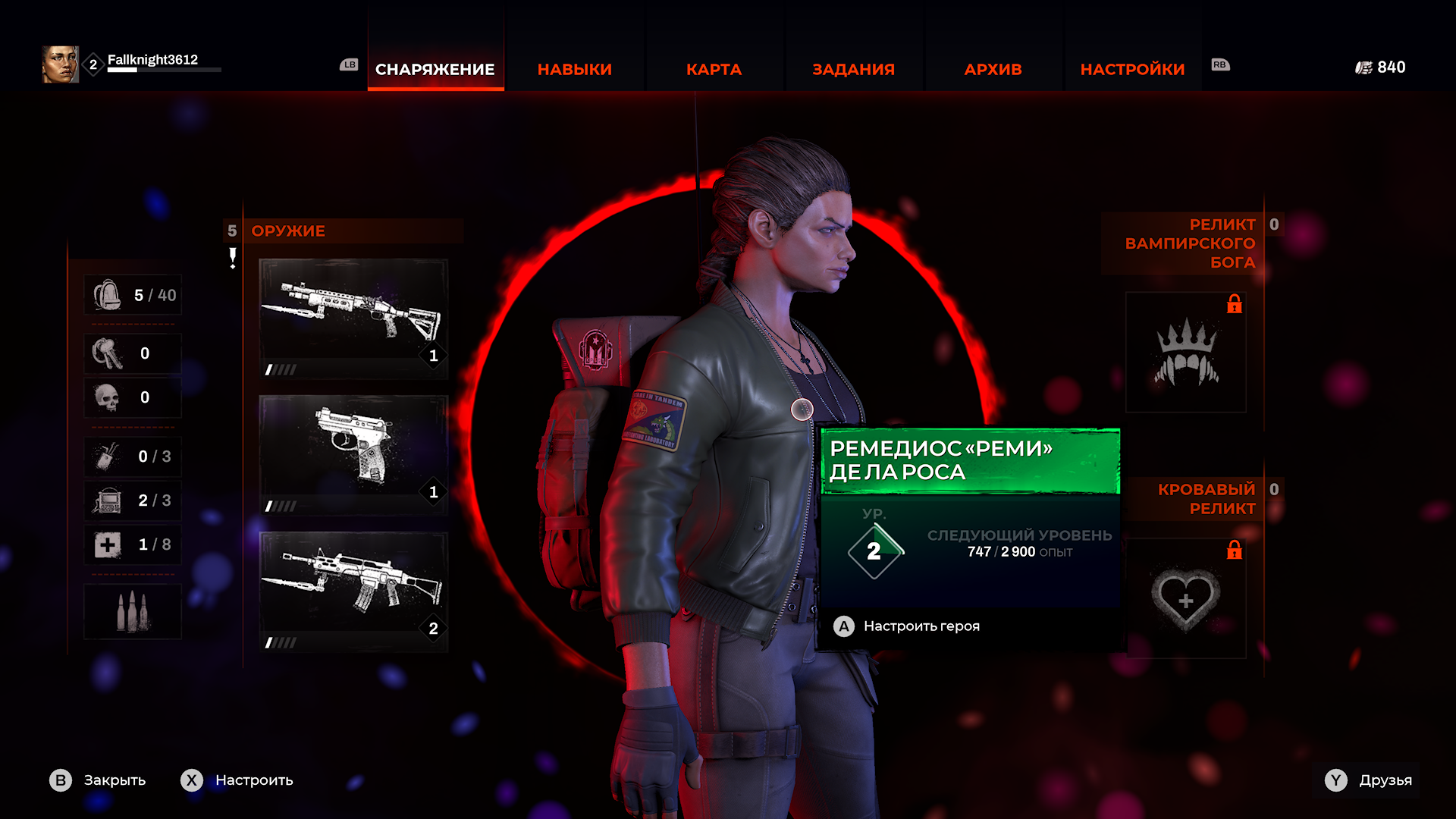
Task: Switch to the Настройки tab
Action: click(x=1132, y=69)
